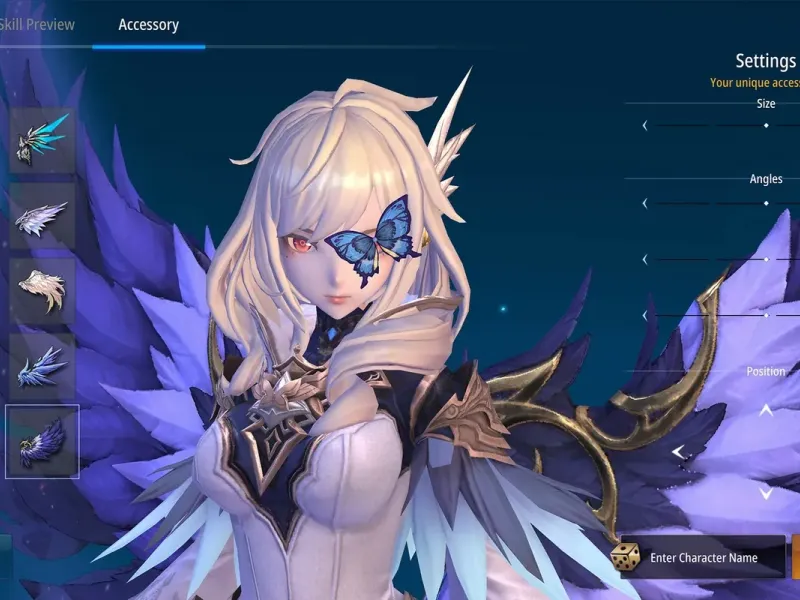Image resolution: width=800 pixels, height=600 pixels.
Task: Select the cyan-tipped mechanical wings thumbnail
Action: [x=42, y=141]
